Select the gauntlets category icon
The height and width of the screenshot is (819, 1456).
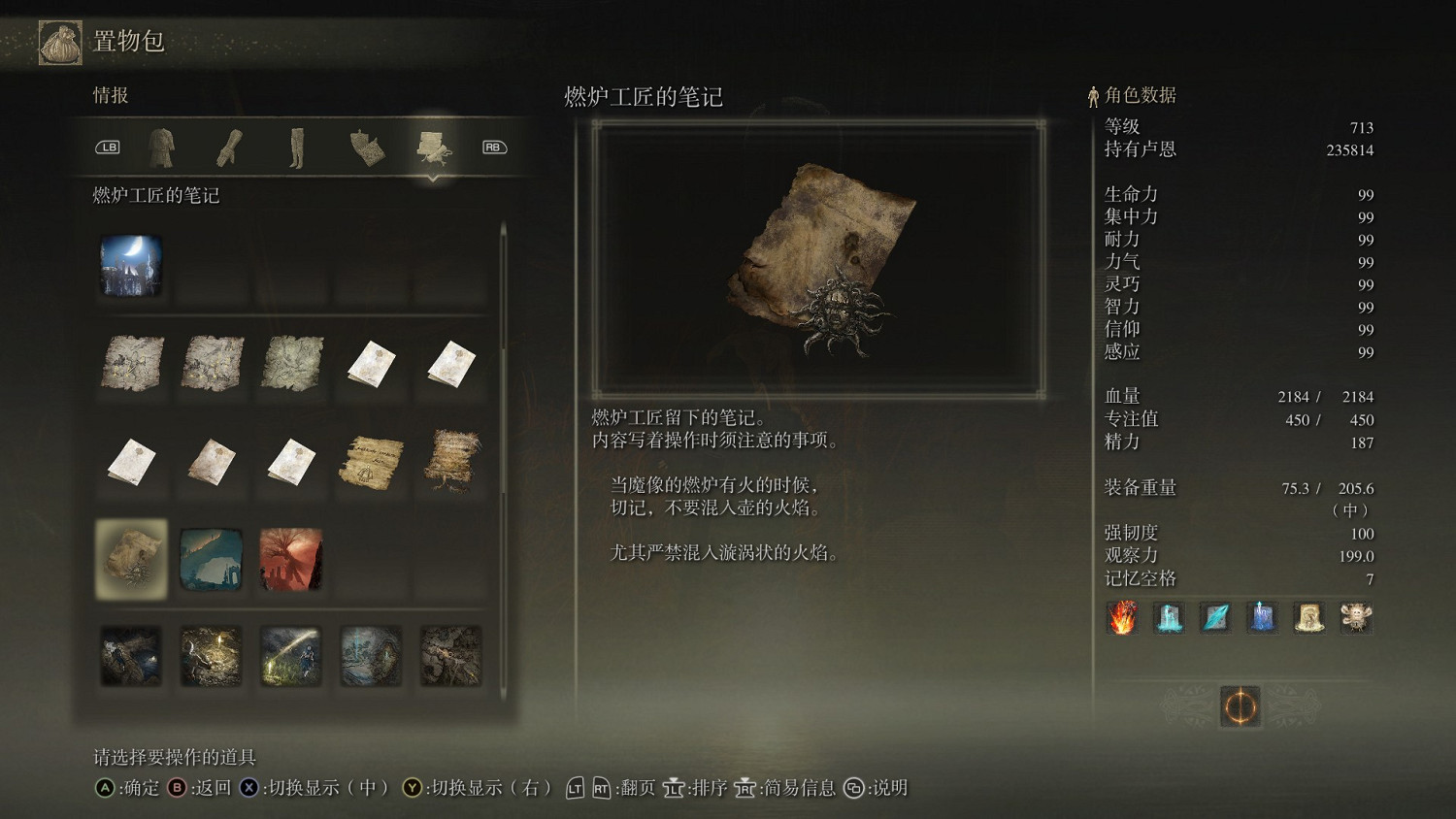click(230, 146)
